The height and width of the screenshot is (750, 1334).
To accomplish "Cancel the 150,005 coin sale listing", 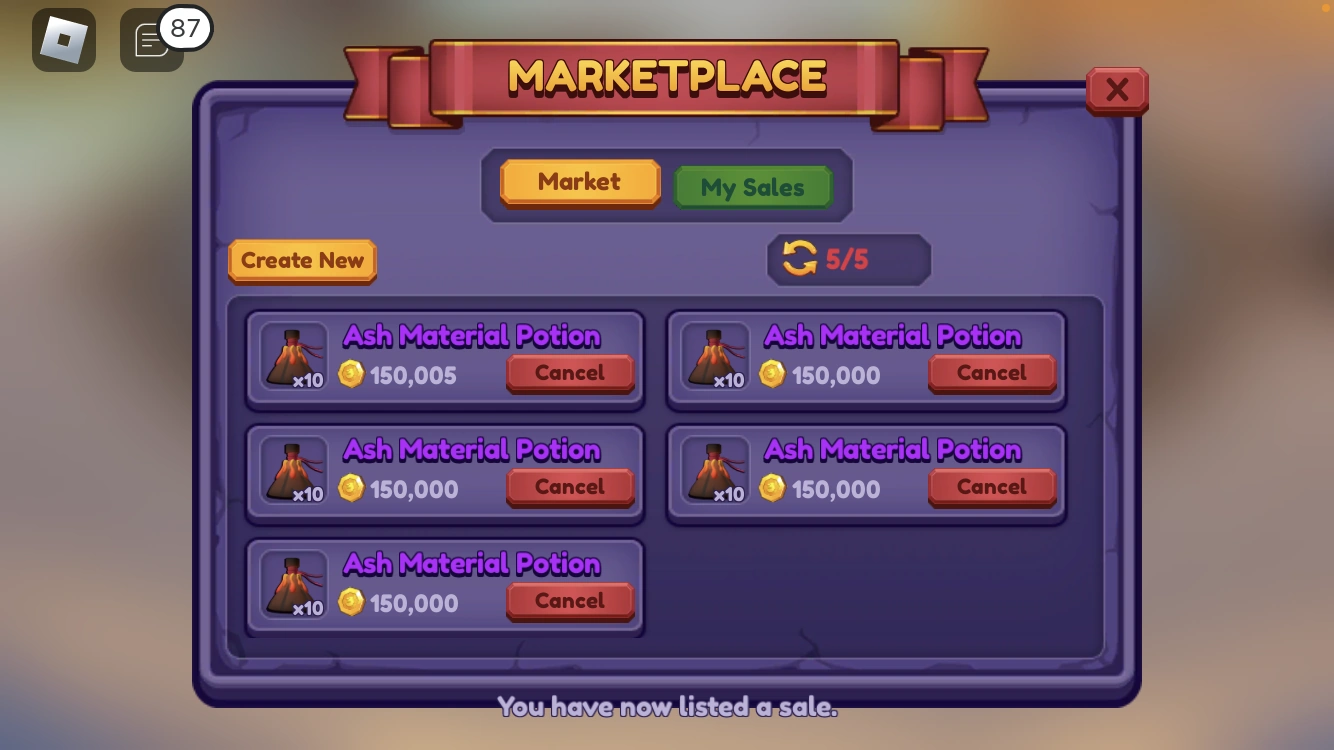I will tap(569, 372).
